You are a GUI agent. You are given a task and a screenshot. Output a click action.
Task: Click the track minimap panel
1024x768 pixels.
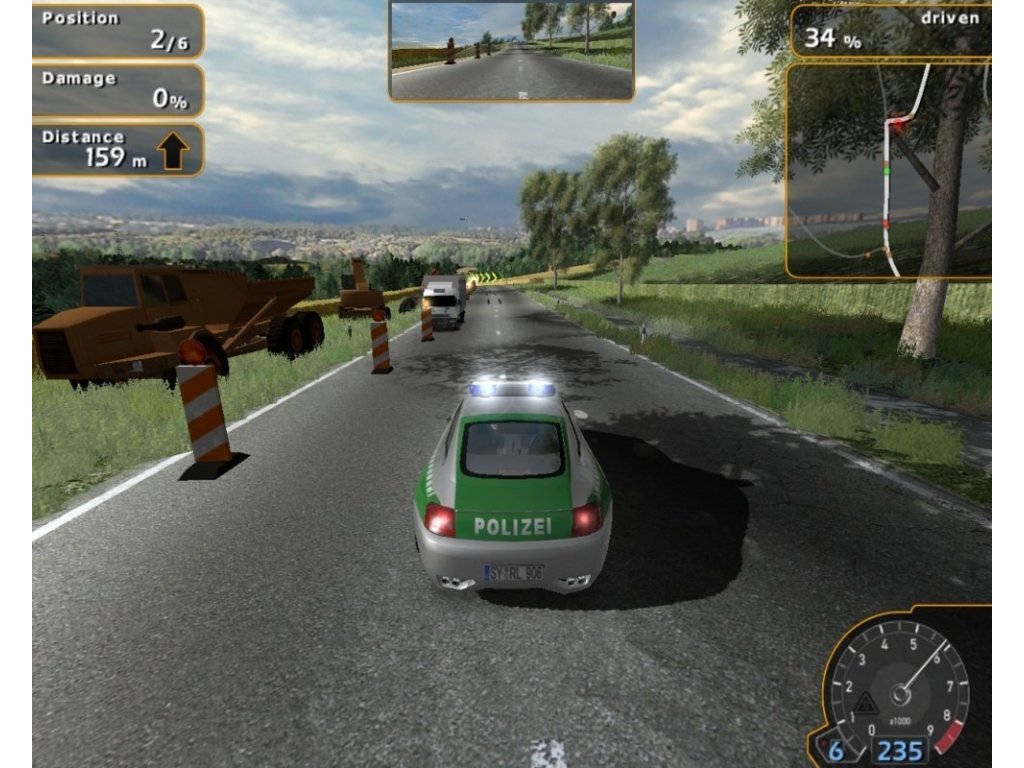coord(888,170)
